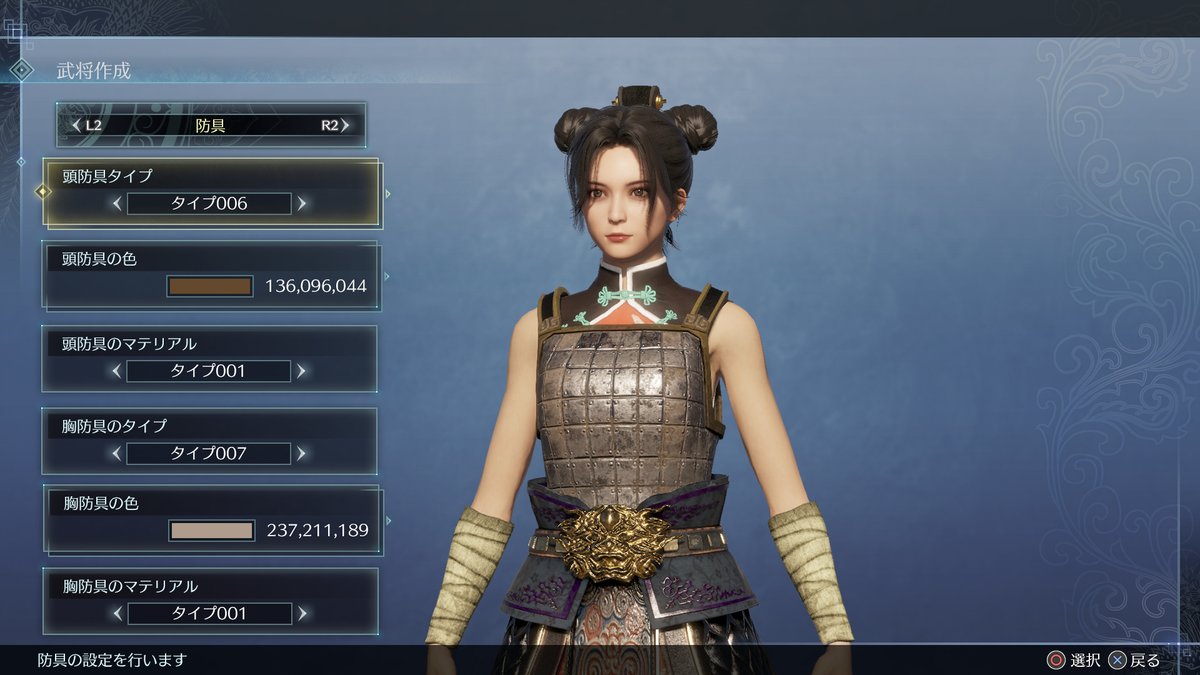Click right arrow of 胸防具のタイプ
The height and width of the screenshot is (675, 1200).
302,453
